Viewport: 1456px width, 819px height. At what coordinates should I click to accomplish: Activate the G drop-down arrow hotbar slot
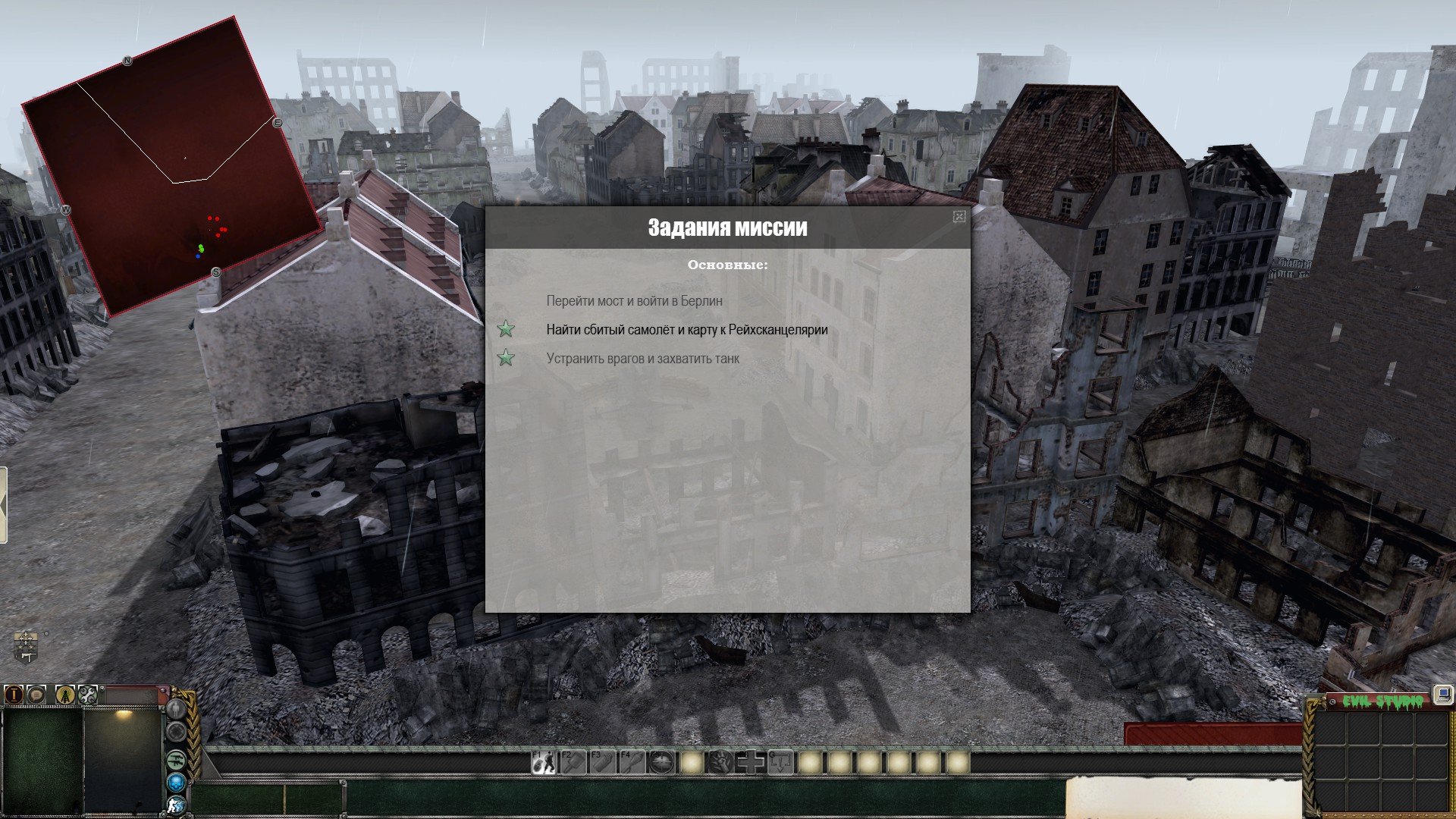coord(780,762)
